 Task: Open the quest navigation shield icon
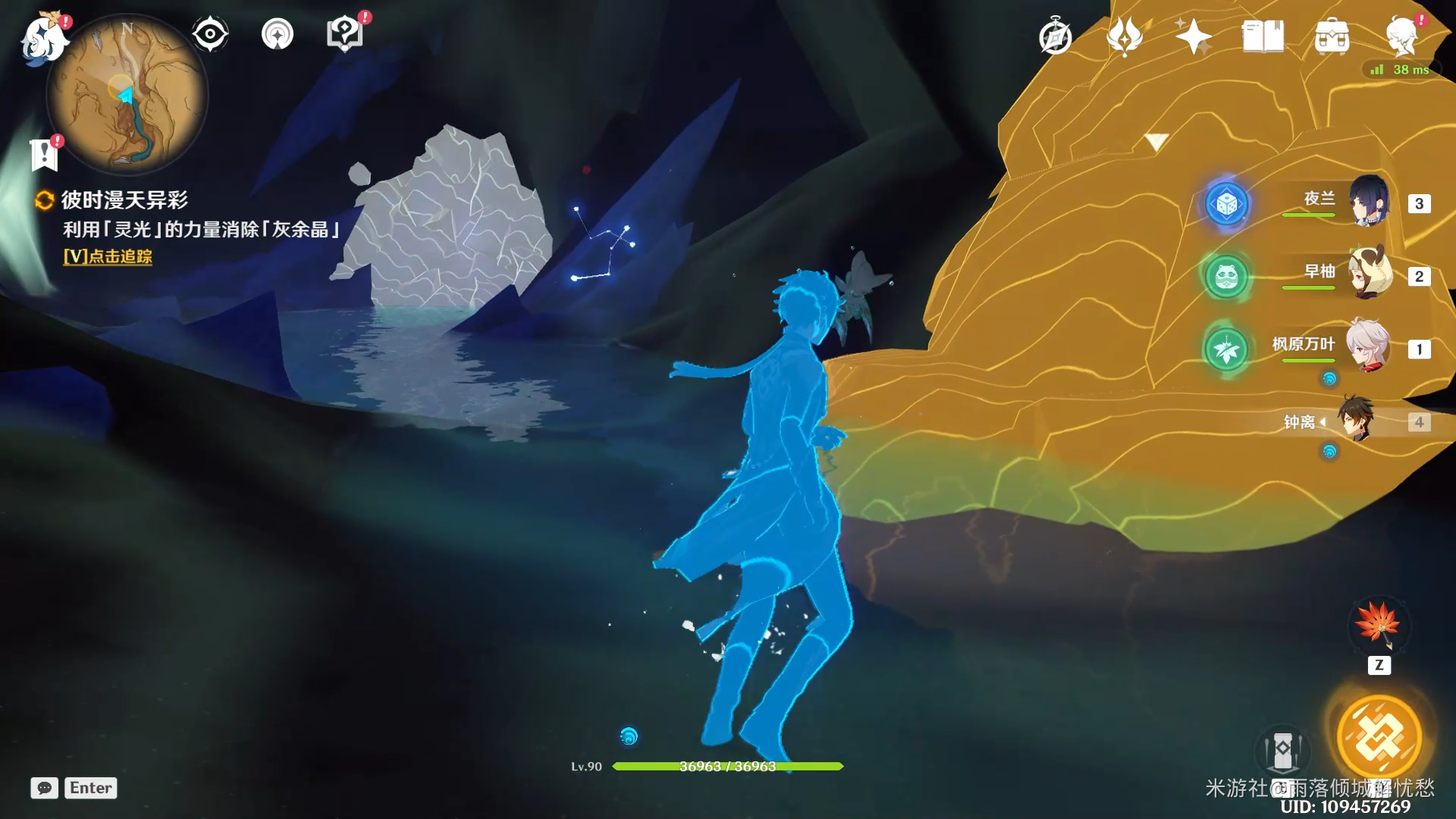tap(344, 34)
